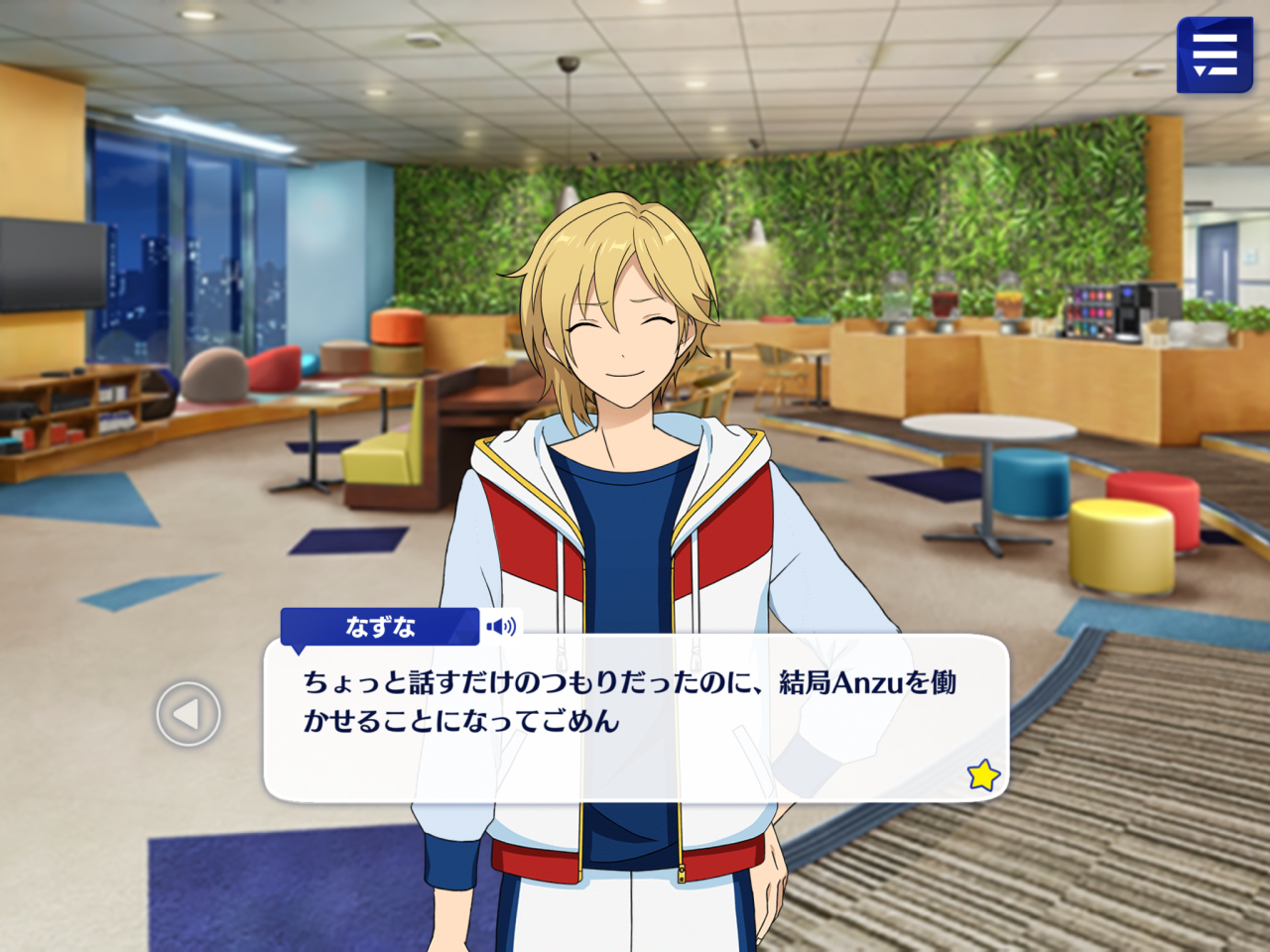Go back to the previous dialogue line

click(x=188, y=714)
